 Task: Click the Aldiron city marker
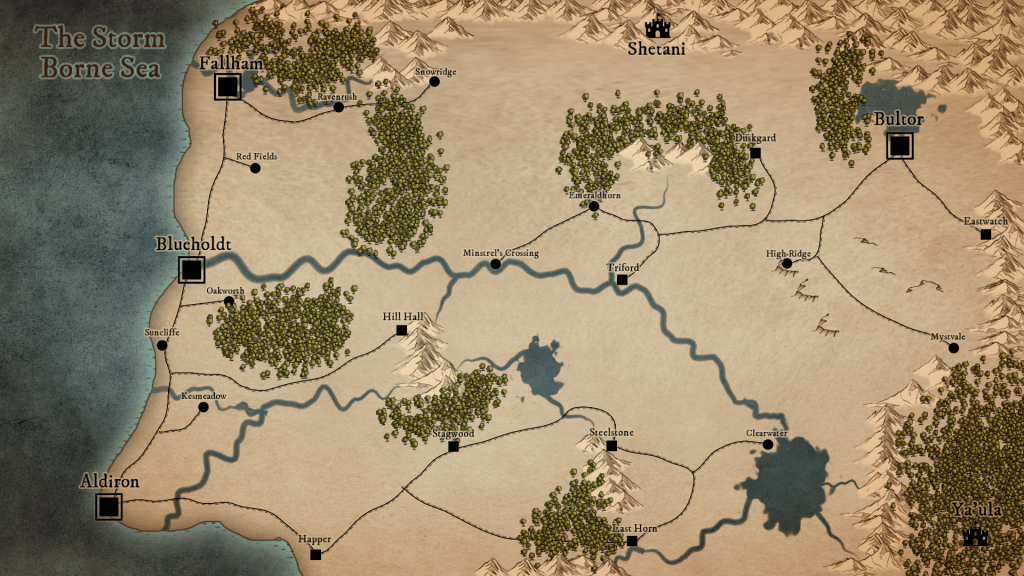point(109,507)
